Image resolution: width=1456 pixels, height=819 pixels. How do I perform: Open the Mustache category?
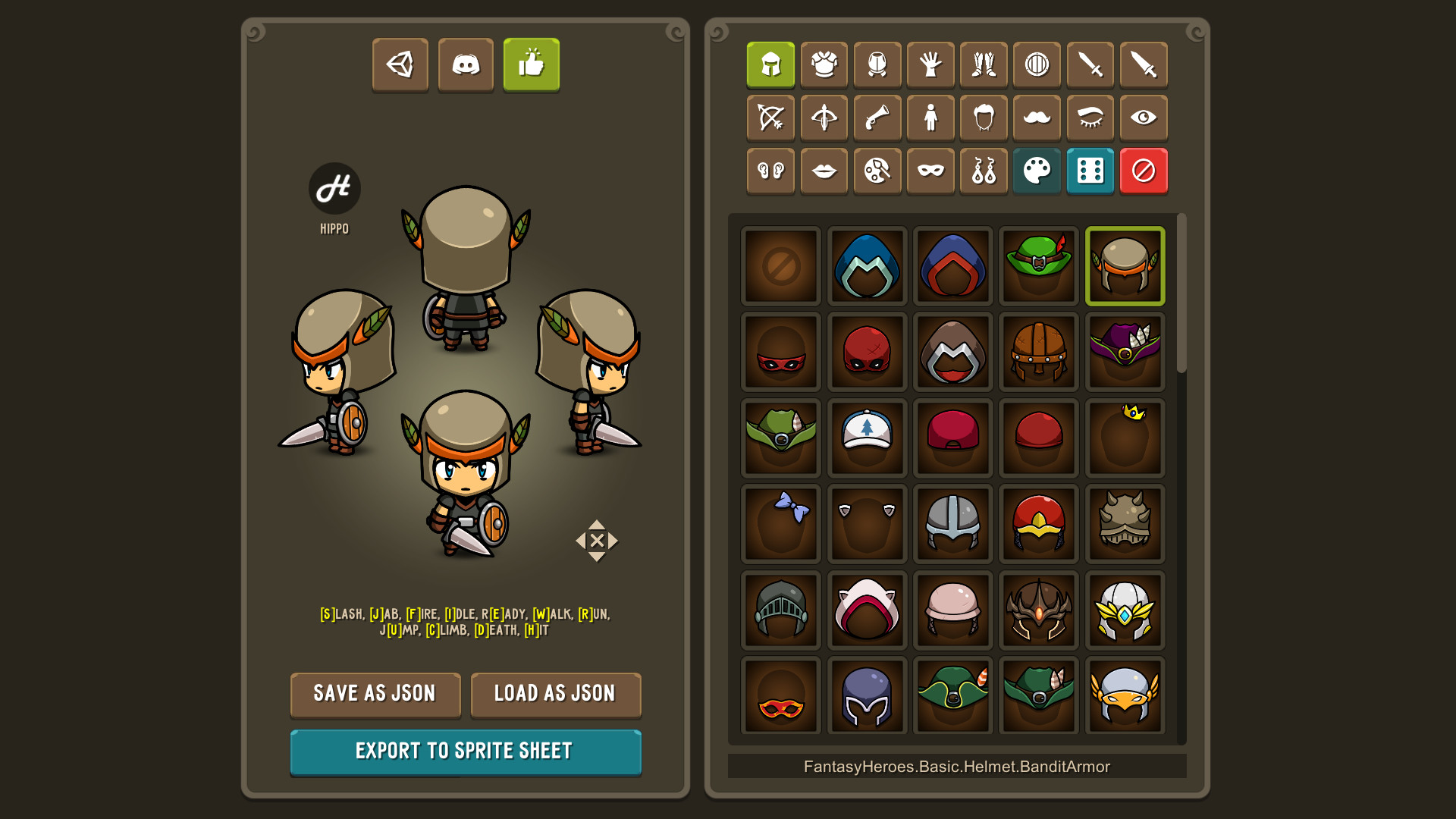(x=1037, y=118)
